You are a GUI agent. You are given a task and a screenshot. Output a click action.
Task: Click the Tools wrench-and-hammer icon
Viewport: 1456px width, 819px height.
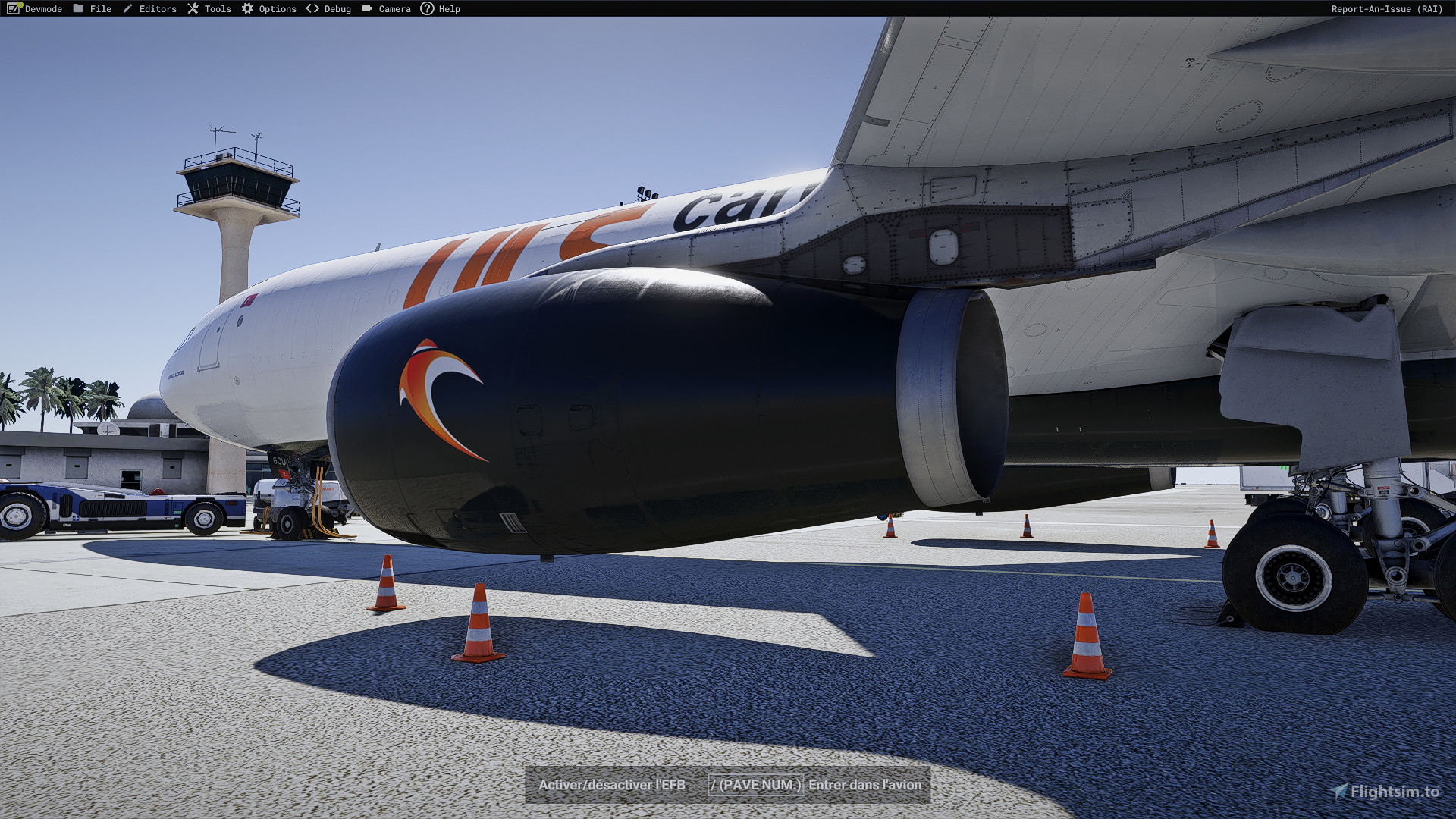click(x=194, y=8)
